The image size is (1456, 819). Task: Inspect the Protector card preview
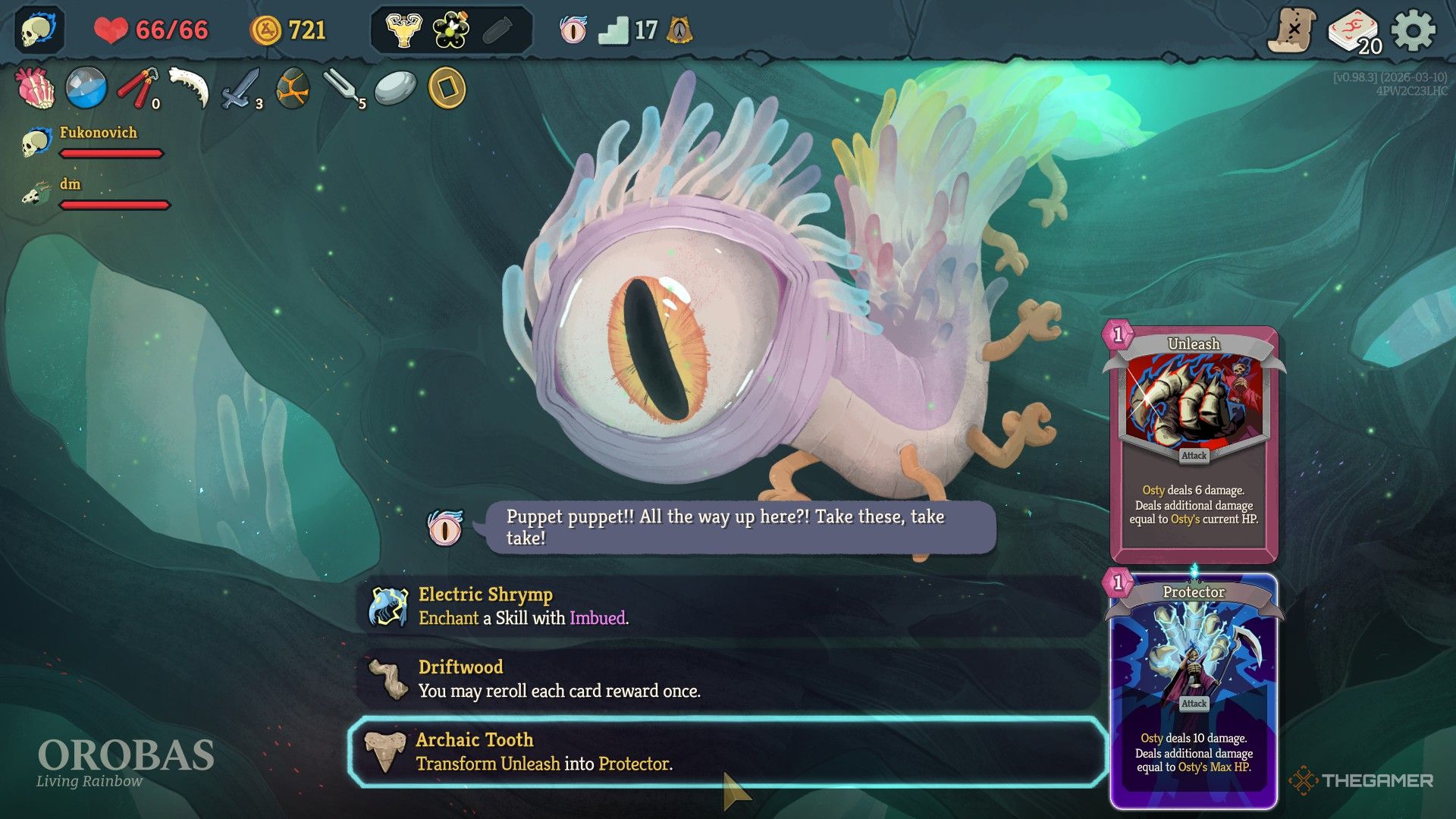(1194, 690)
